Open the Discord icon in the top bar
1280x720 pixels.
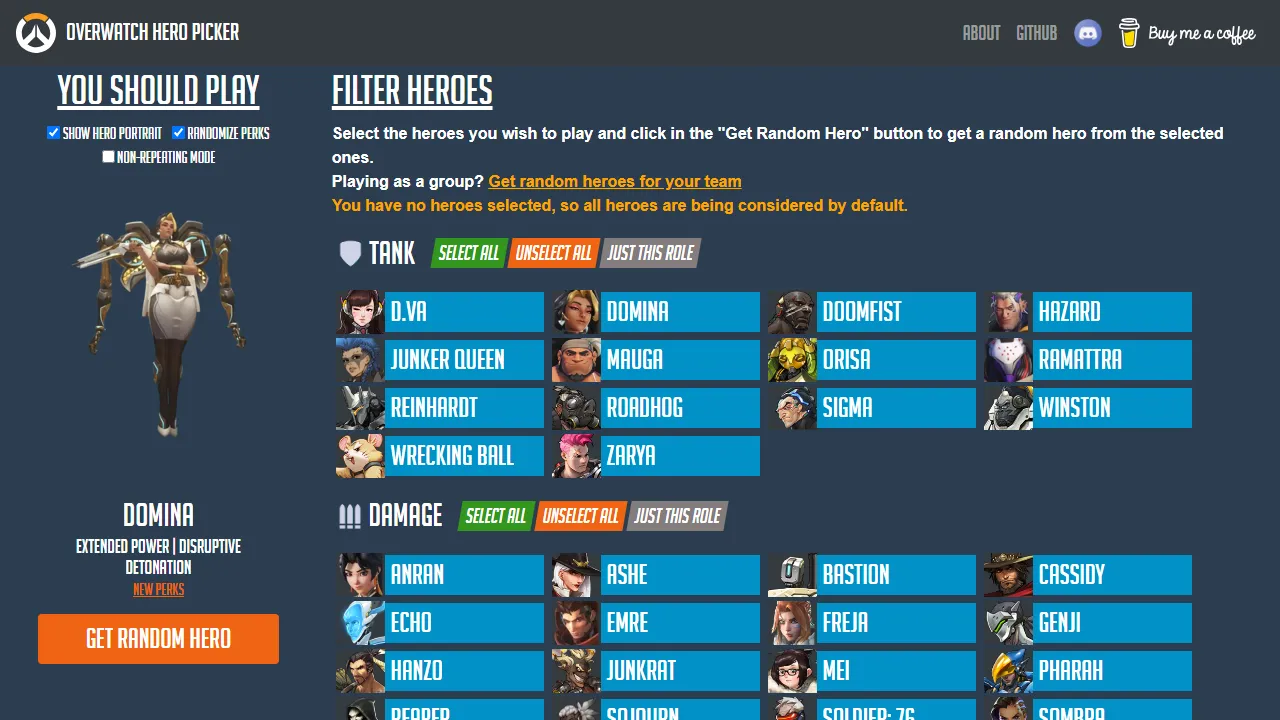tap(1088, 32)
